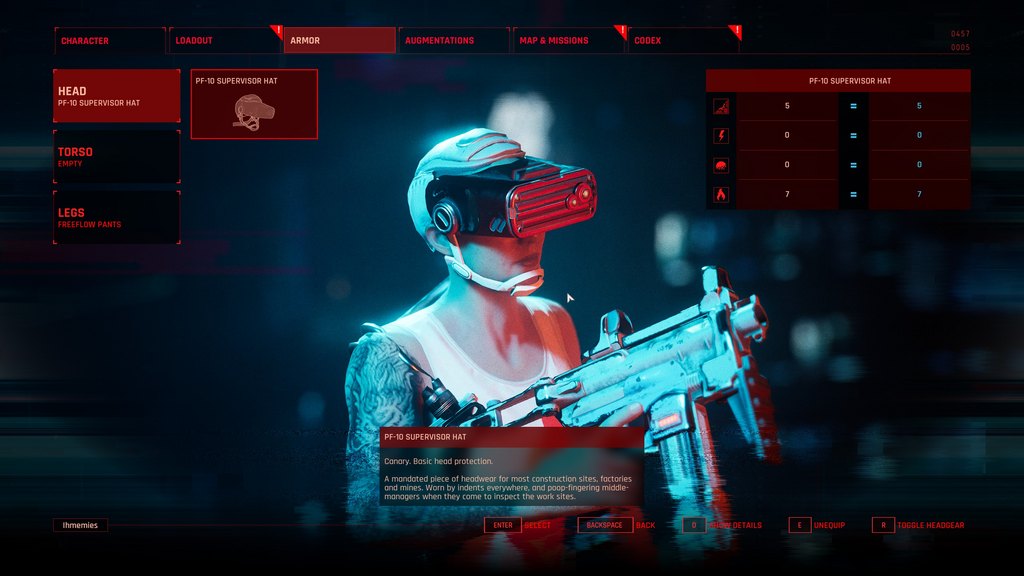Screen dimensions: 1024x576
Task: Open the Loadout tab
Action: 225,41
